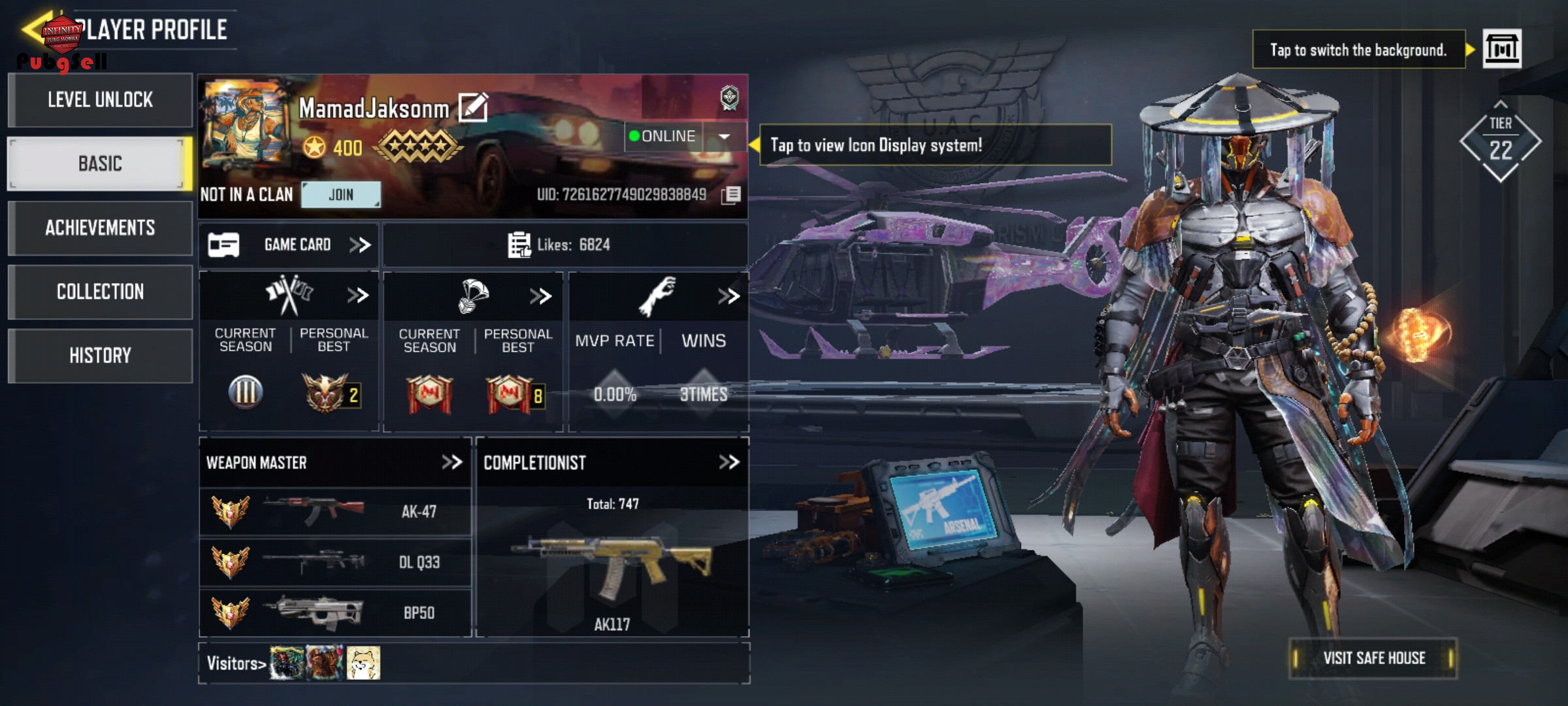The image size is (1568, 706).
Task: Select the Basic profile tab
Action: tap(100, 163)
